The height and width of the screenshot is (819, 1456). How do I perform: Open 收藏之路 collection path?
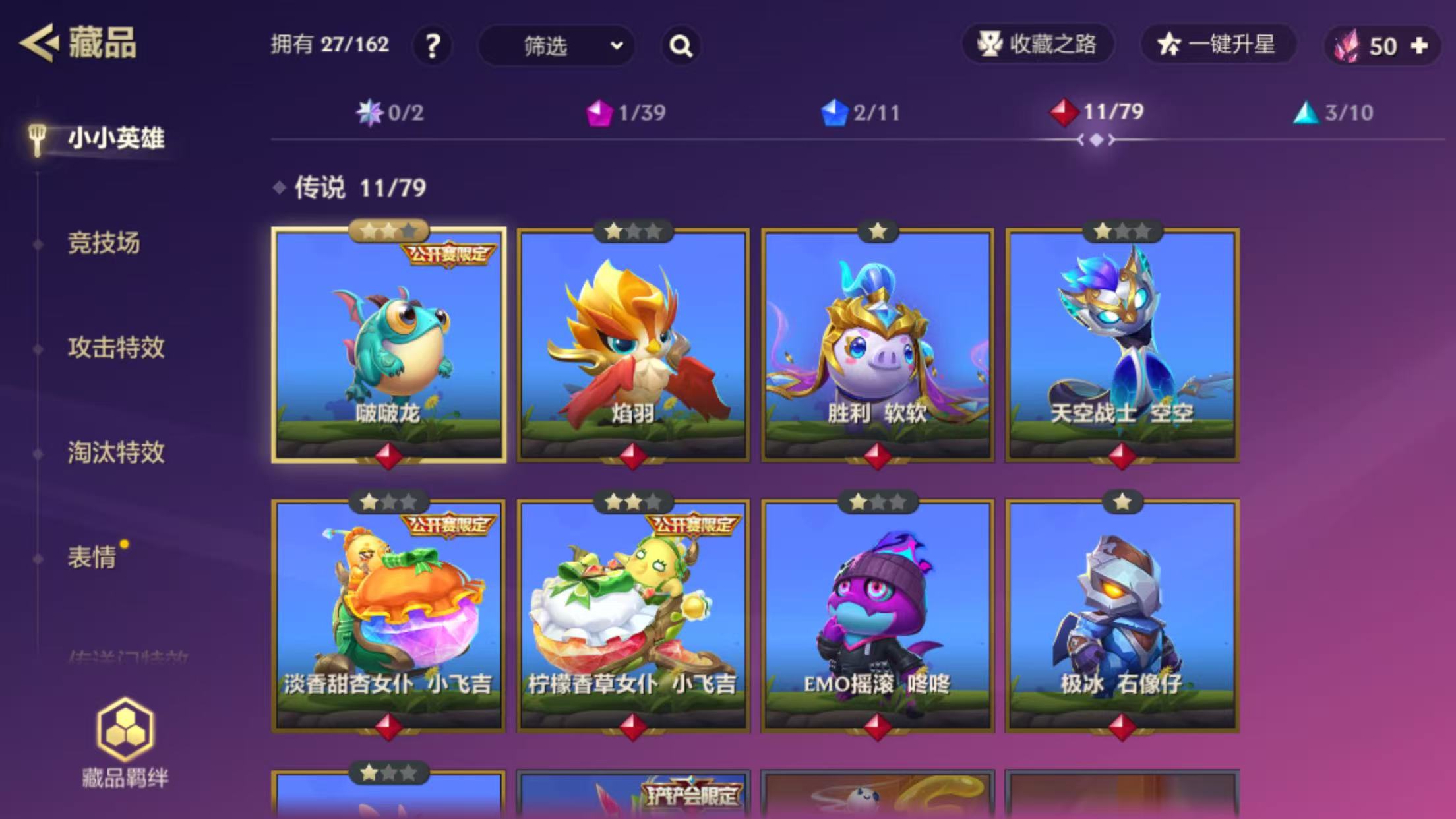pos(1038,44)
